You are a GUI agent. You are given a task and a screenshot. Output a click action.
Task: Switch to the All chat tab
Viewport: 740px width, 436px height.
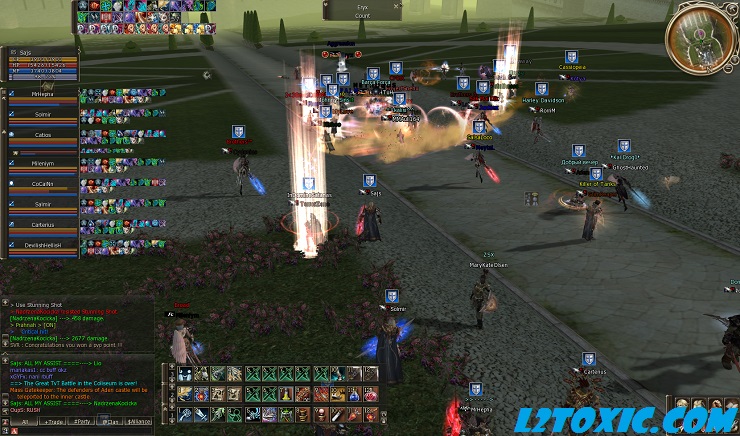[x=24, y=422]
